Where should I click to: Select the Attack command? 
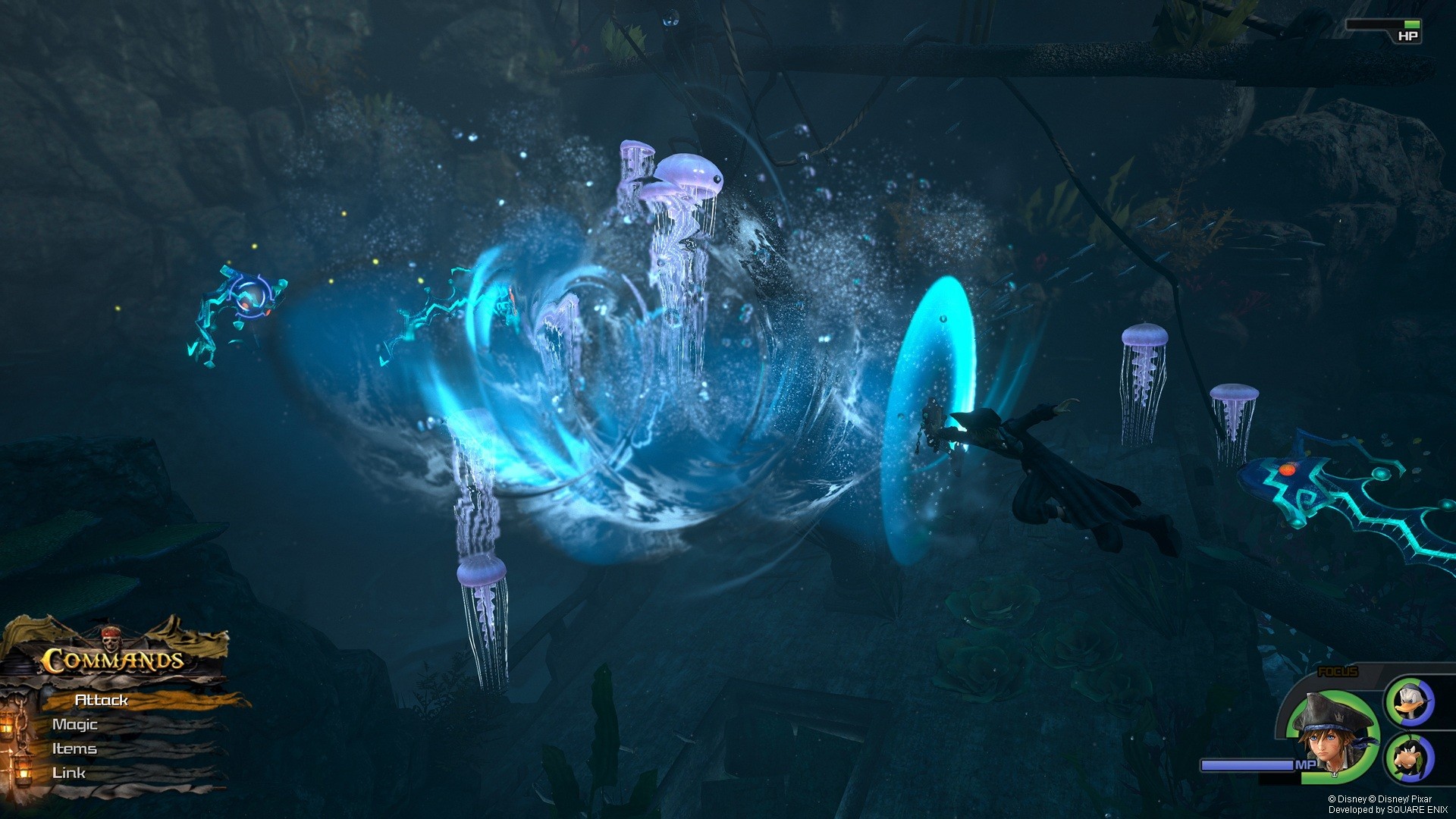101,701
